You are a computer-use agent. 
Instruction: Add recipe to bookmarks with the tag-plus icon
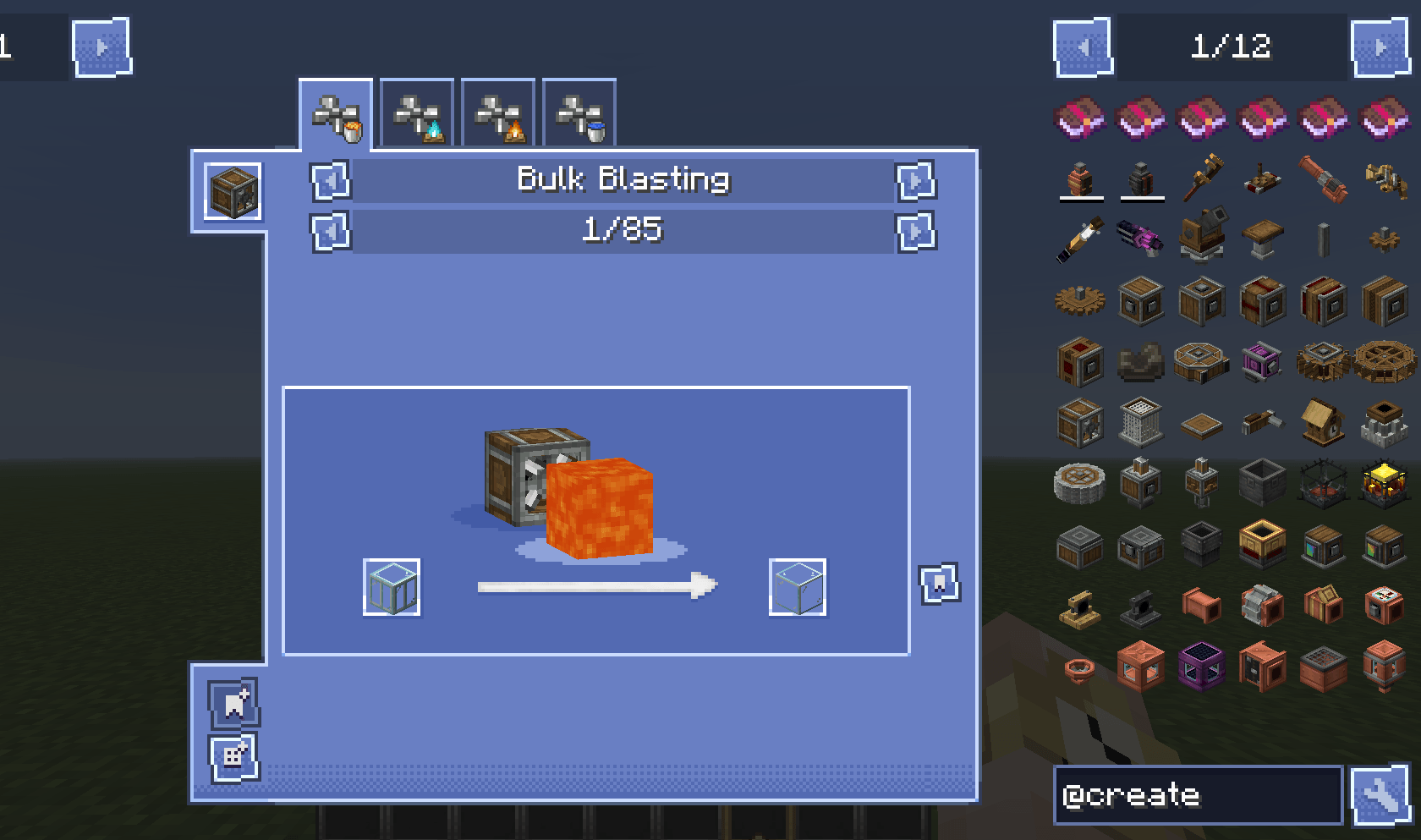point(233,702)
